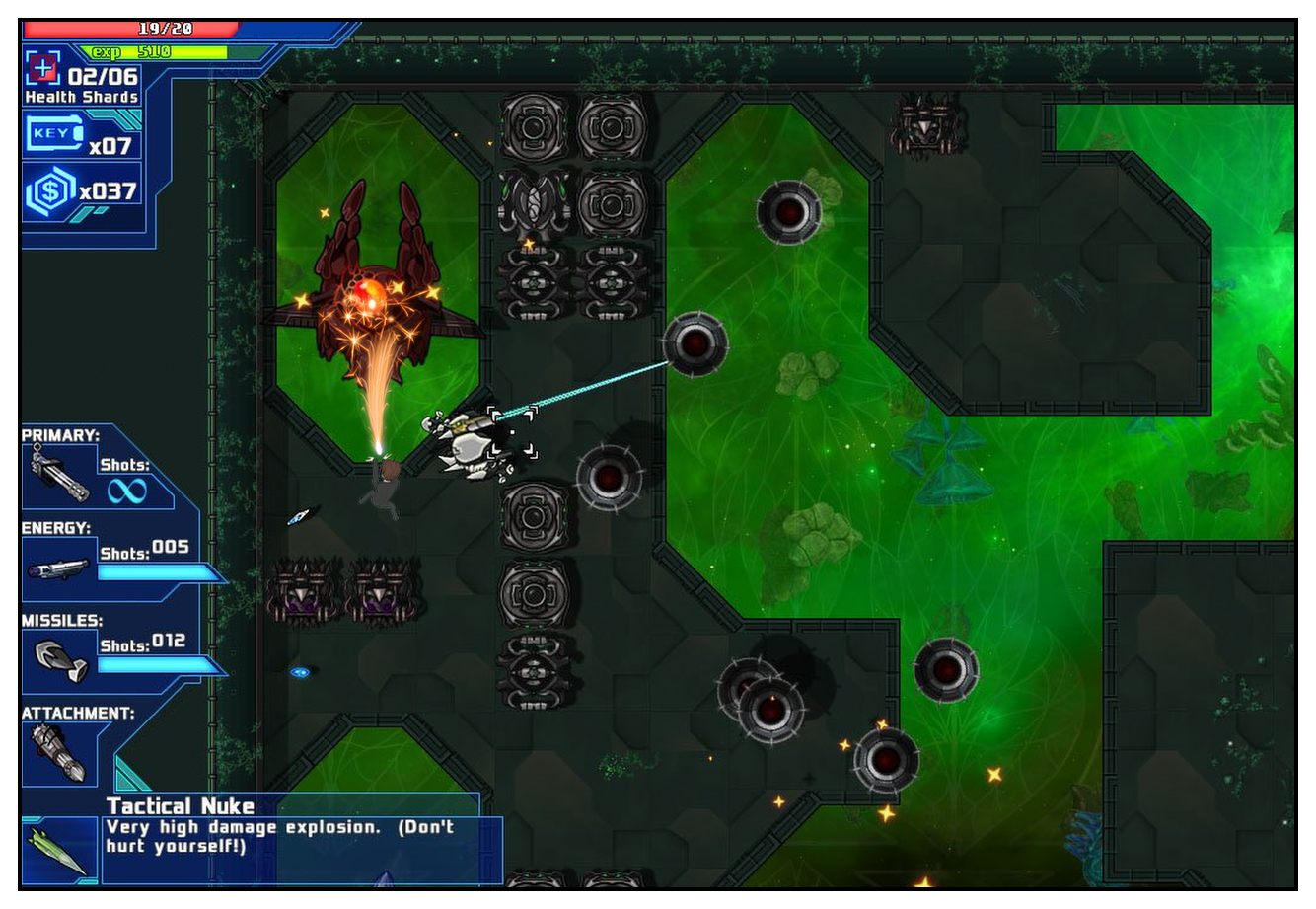
Task: Choose the energy weapon slot
Action: point(59,568)
